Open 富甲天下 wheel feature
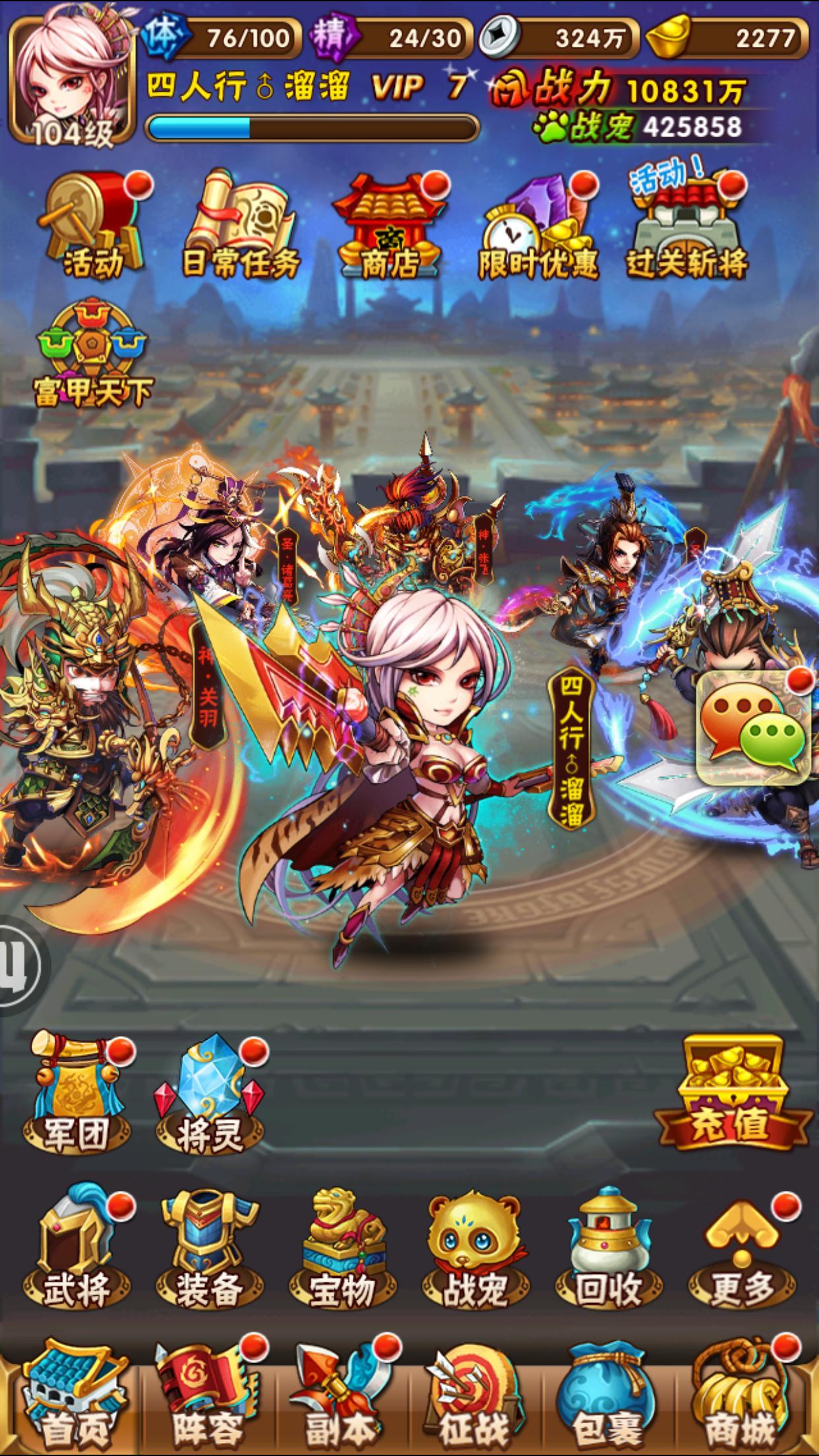Screen dimensions: 819x1456 tap(93, 354)
